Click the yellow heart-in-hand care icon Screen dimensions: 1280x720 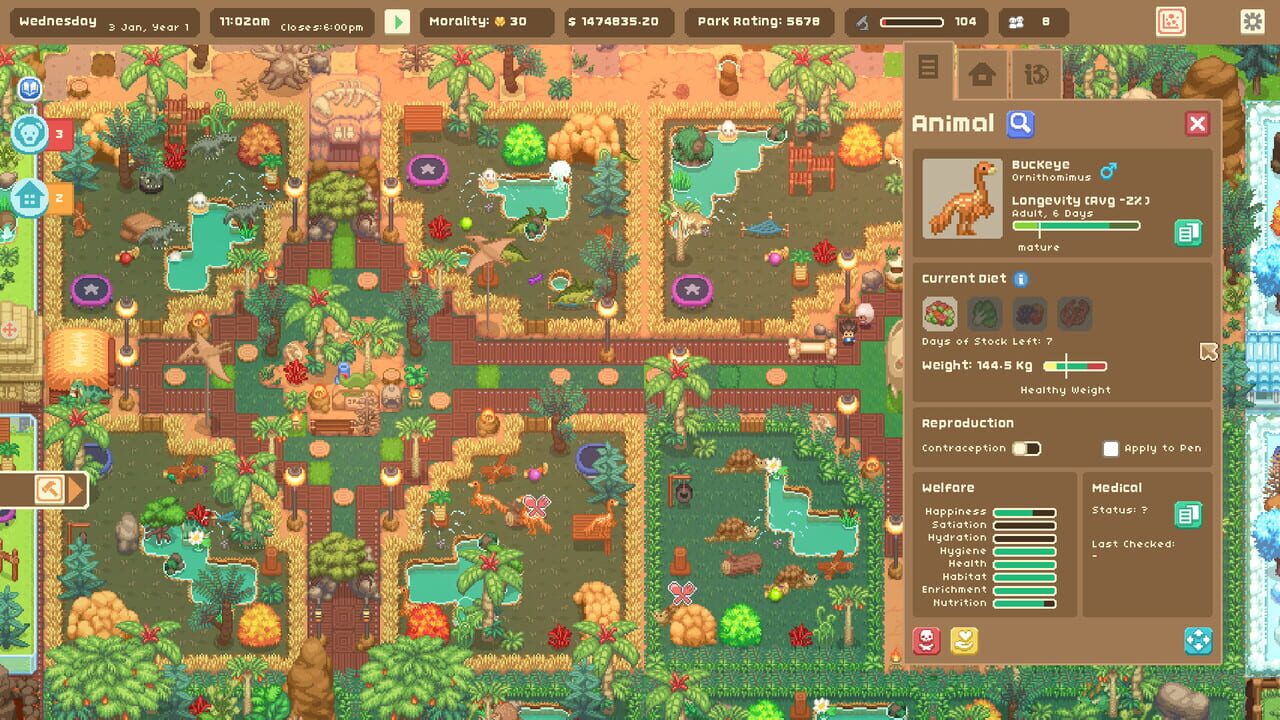tap(963, 640)
